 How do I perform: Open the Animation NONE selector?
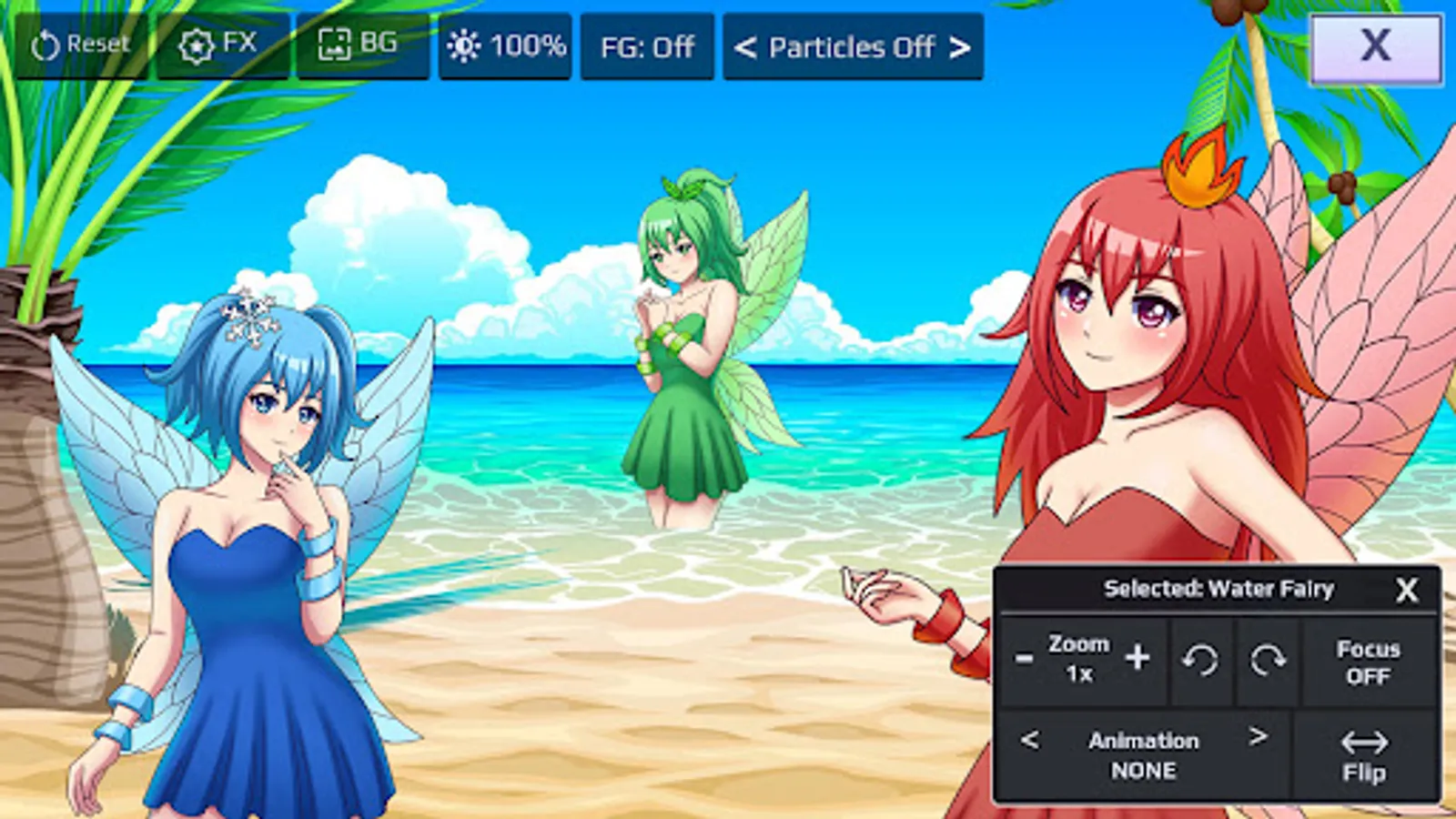point(1144,755)
